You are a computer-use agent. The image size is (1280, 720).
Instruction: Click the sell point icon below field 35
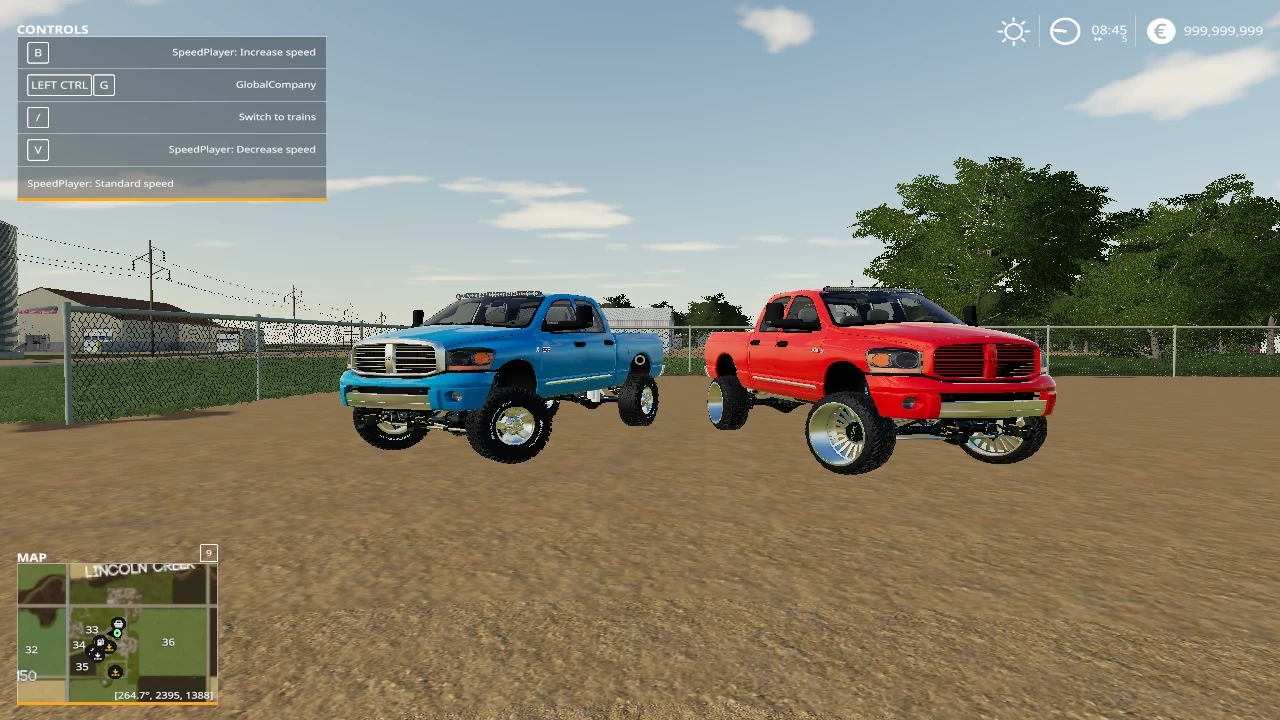(x=115, y=673)
